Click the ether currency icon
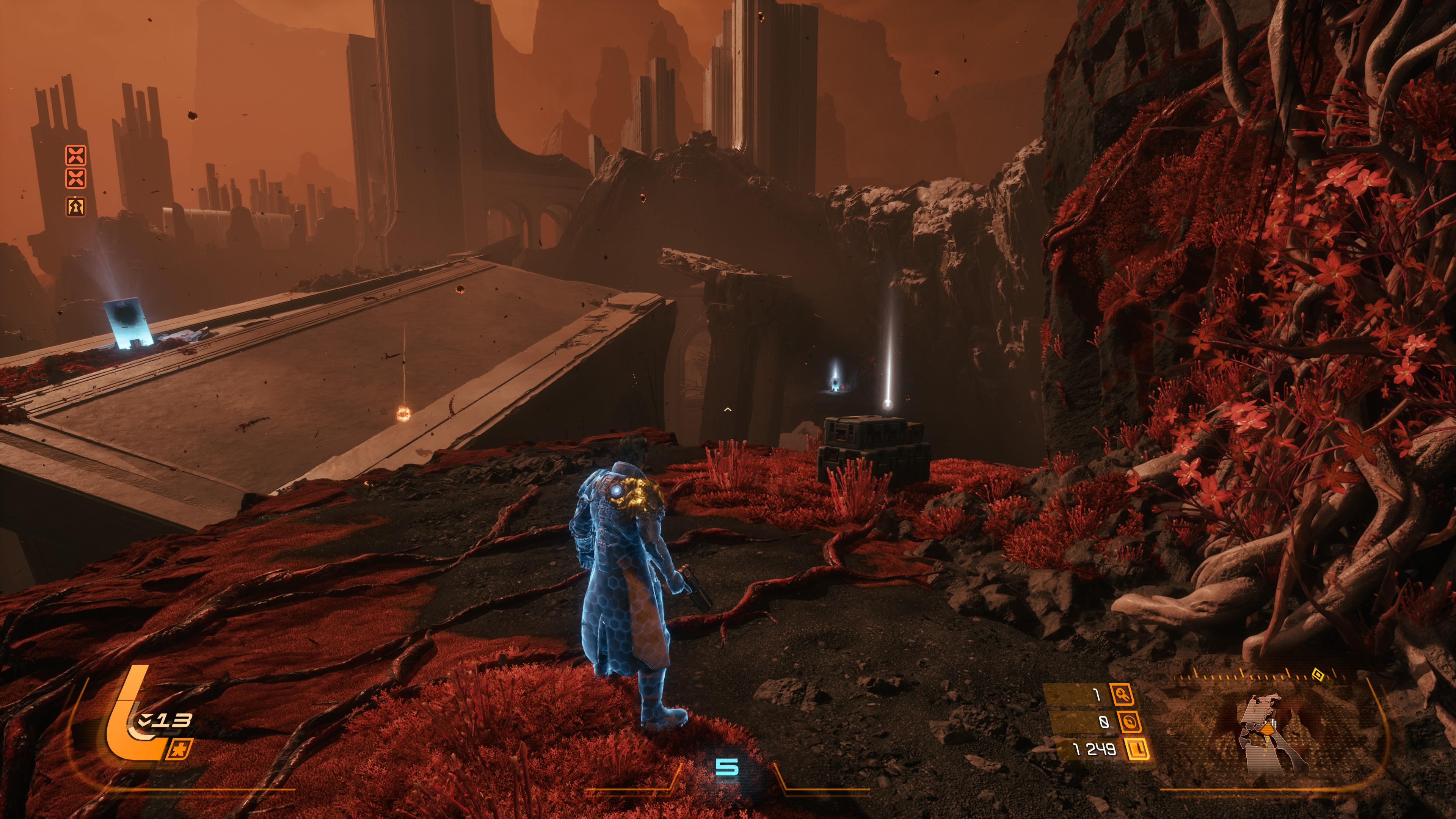 (x=1129, y=722)
